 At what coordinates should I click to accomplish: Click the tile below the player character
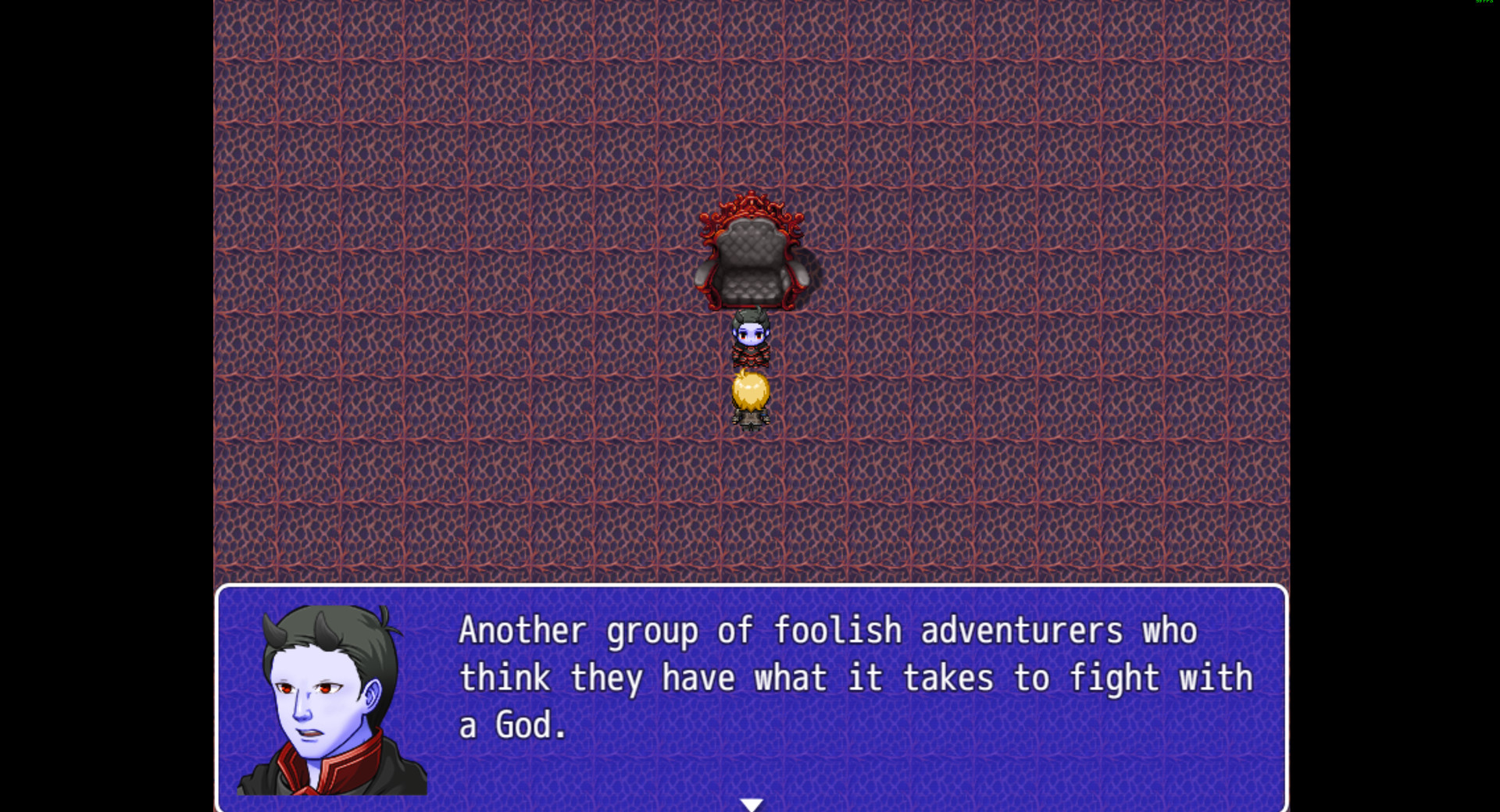(x=750, y=468)
